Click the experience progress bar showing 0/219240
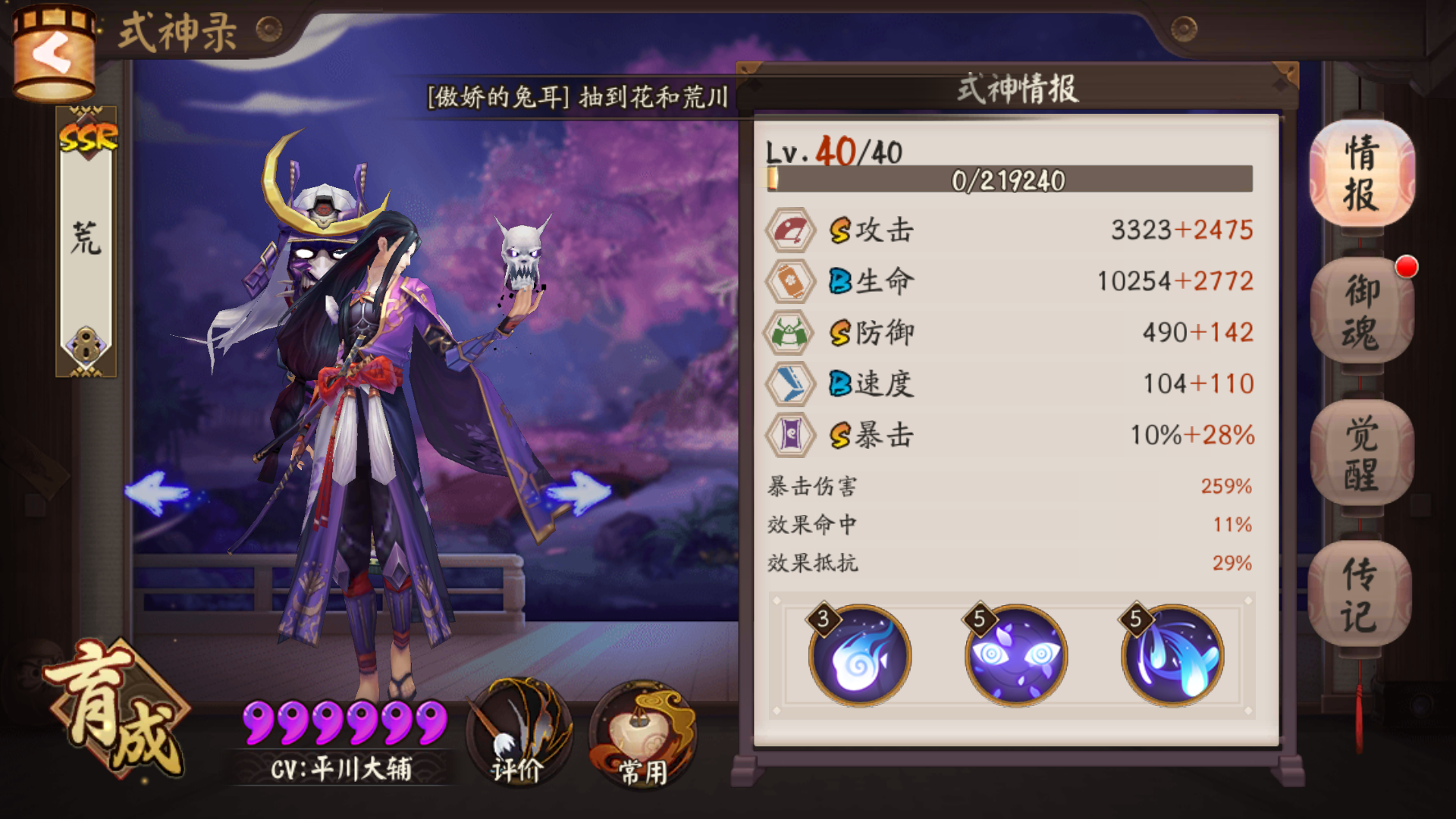 1009,180
